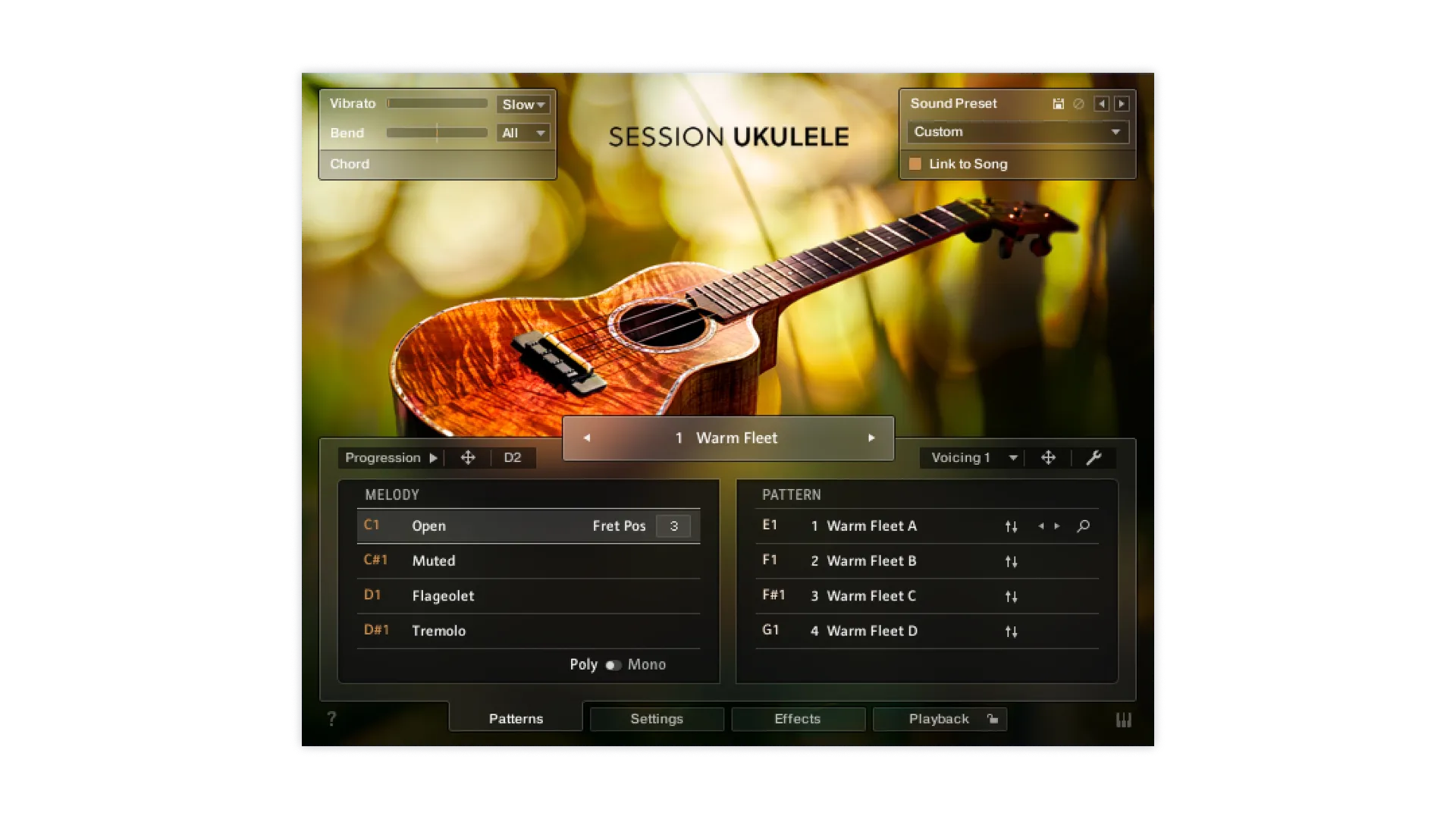Click the transpose arrows on Warm Fleet B

tap(1011, 561)
